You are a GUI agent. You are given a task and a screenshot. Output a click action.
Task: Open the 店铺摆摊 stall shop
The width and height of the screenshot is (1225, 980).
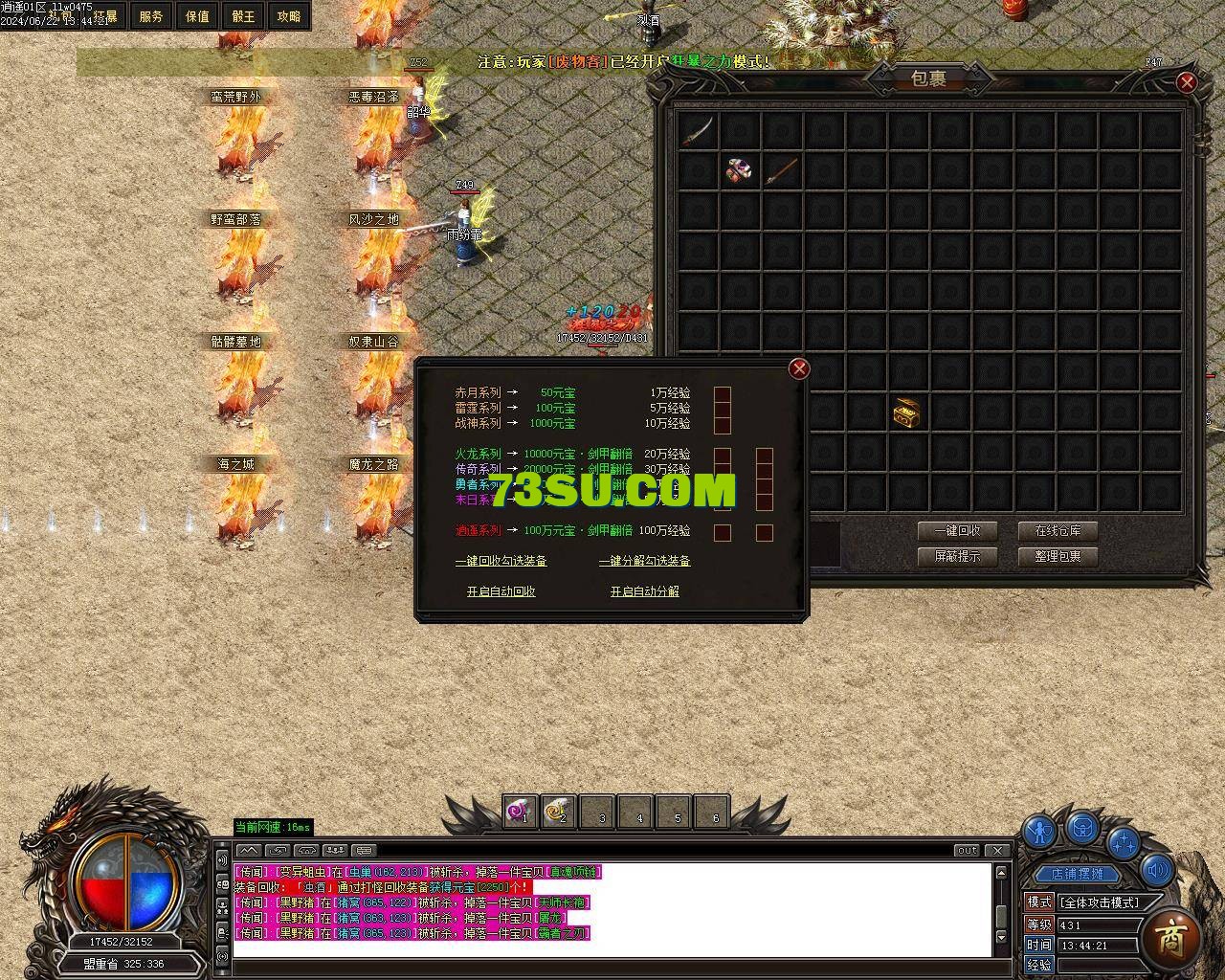(1077, 873)
